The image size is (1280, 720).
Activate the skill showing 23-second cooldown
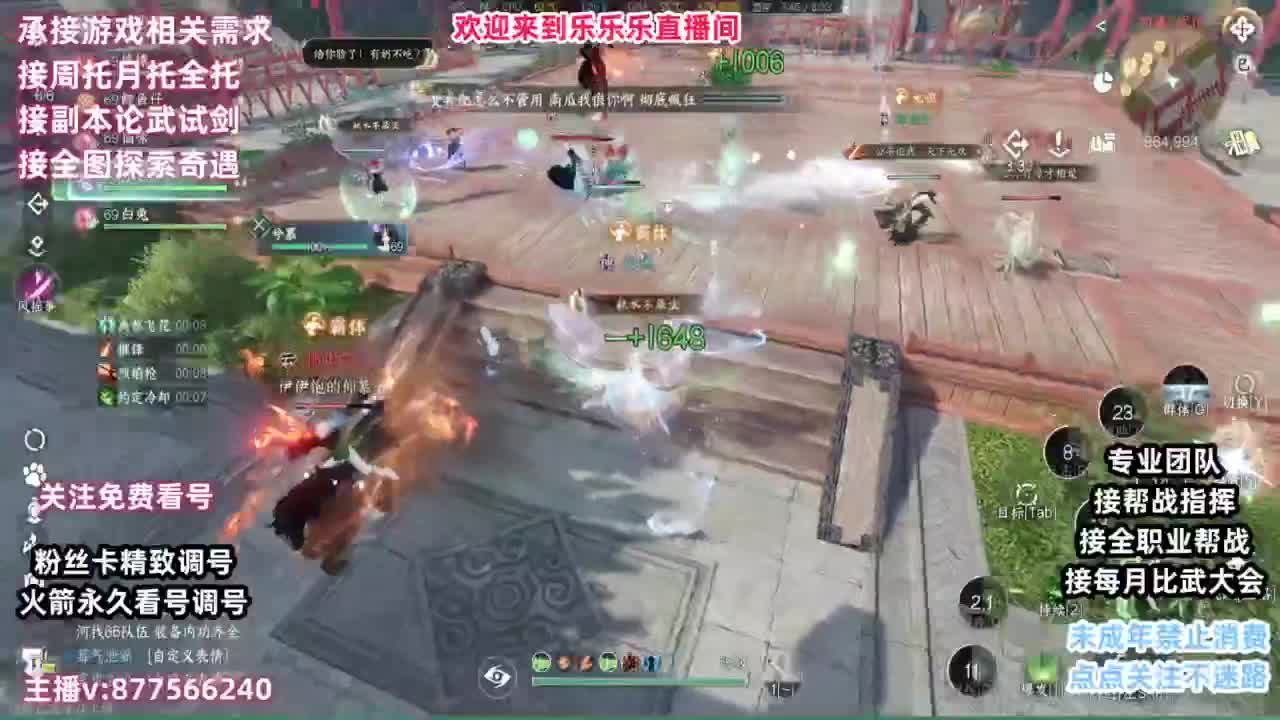click(x=1122, y=410)
